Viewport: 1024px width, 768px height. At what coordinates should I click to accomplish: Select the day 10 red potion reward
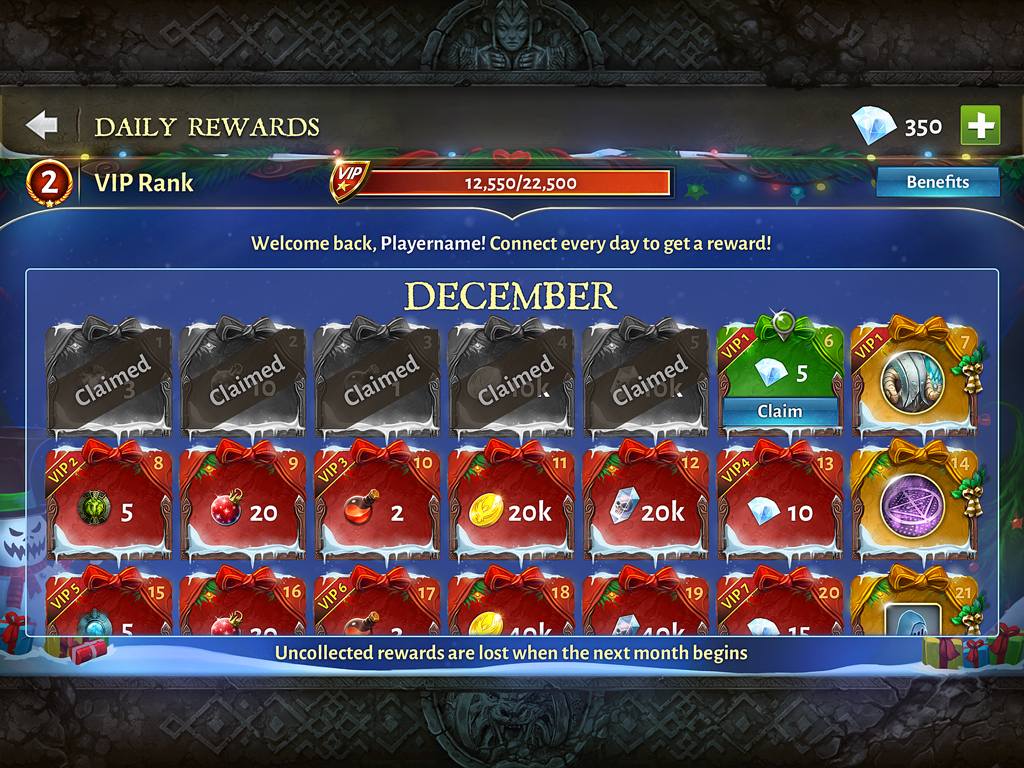pos(376,507)
